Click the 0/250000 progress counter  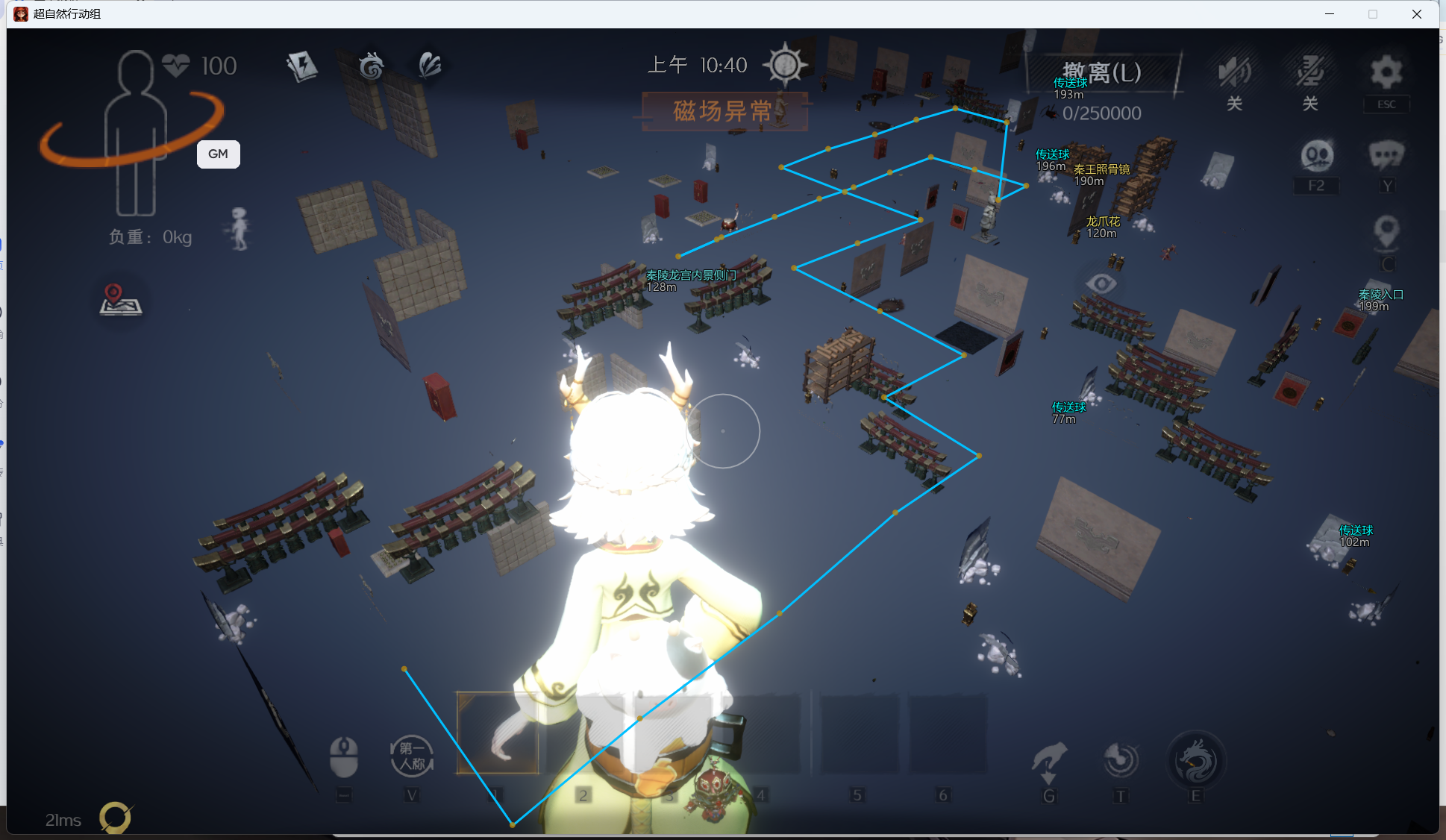coord(1101,113)
